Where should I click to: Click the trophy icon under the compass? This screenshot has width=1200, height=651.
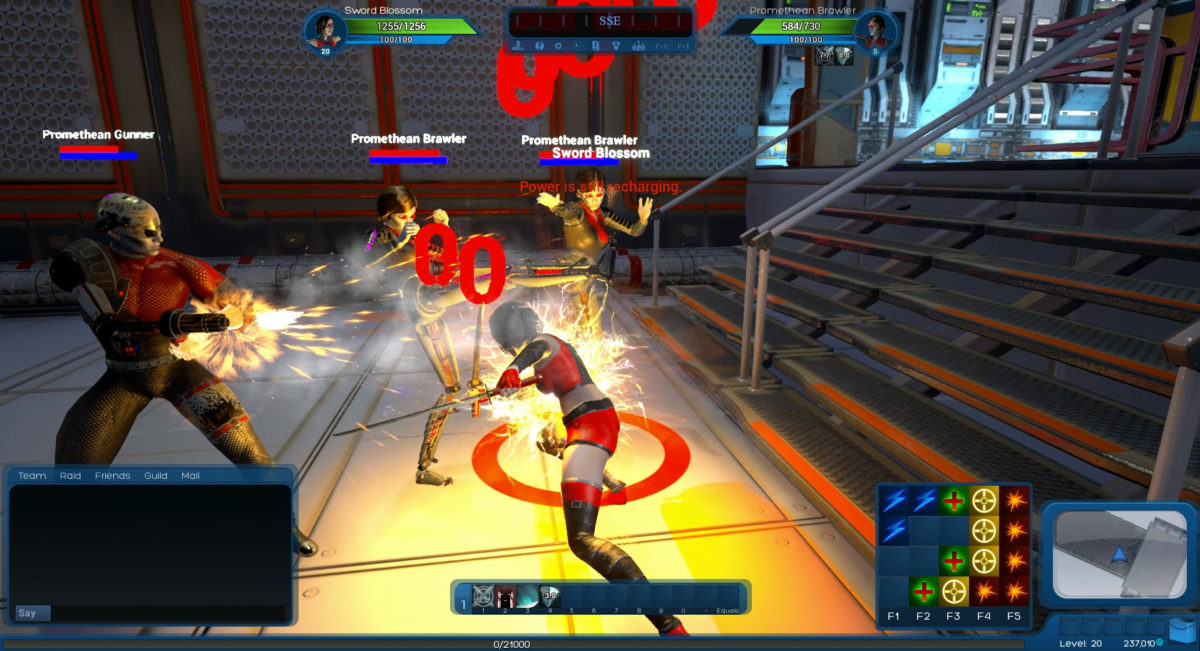pyautogui.click(x=616, y=46)
